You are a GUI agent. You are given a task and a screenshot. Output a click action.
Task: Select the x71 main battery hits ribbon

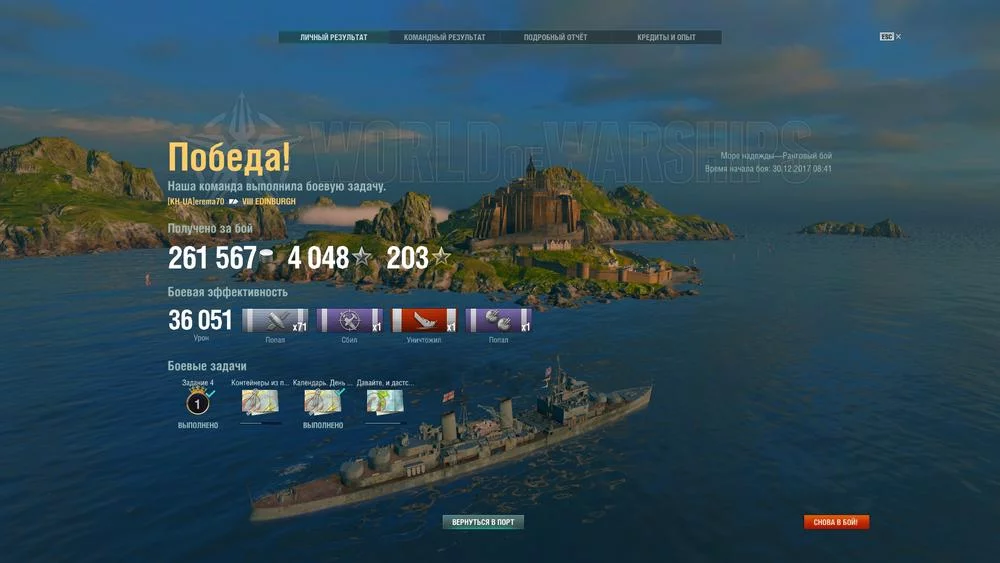click(275, 321)
